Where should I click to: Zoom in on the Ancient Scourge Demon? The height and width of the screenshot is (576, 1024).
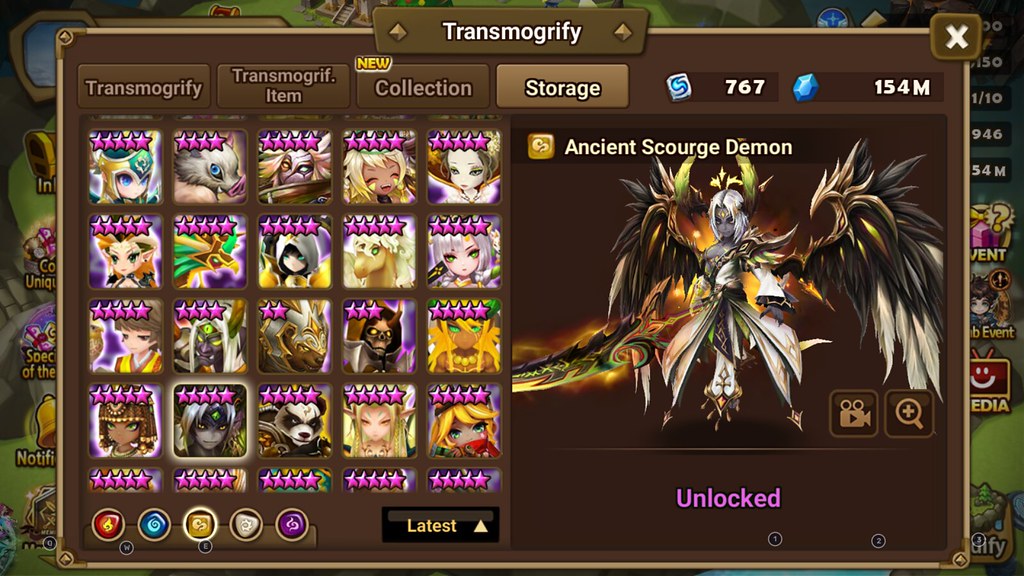908,414
